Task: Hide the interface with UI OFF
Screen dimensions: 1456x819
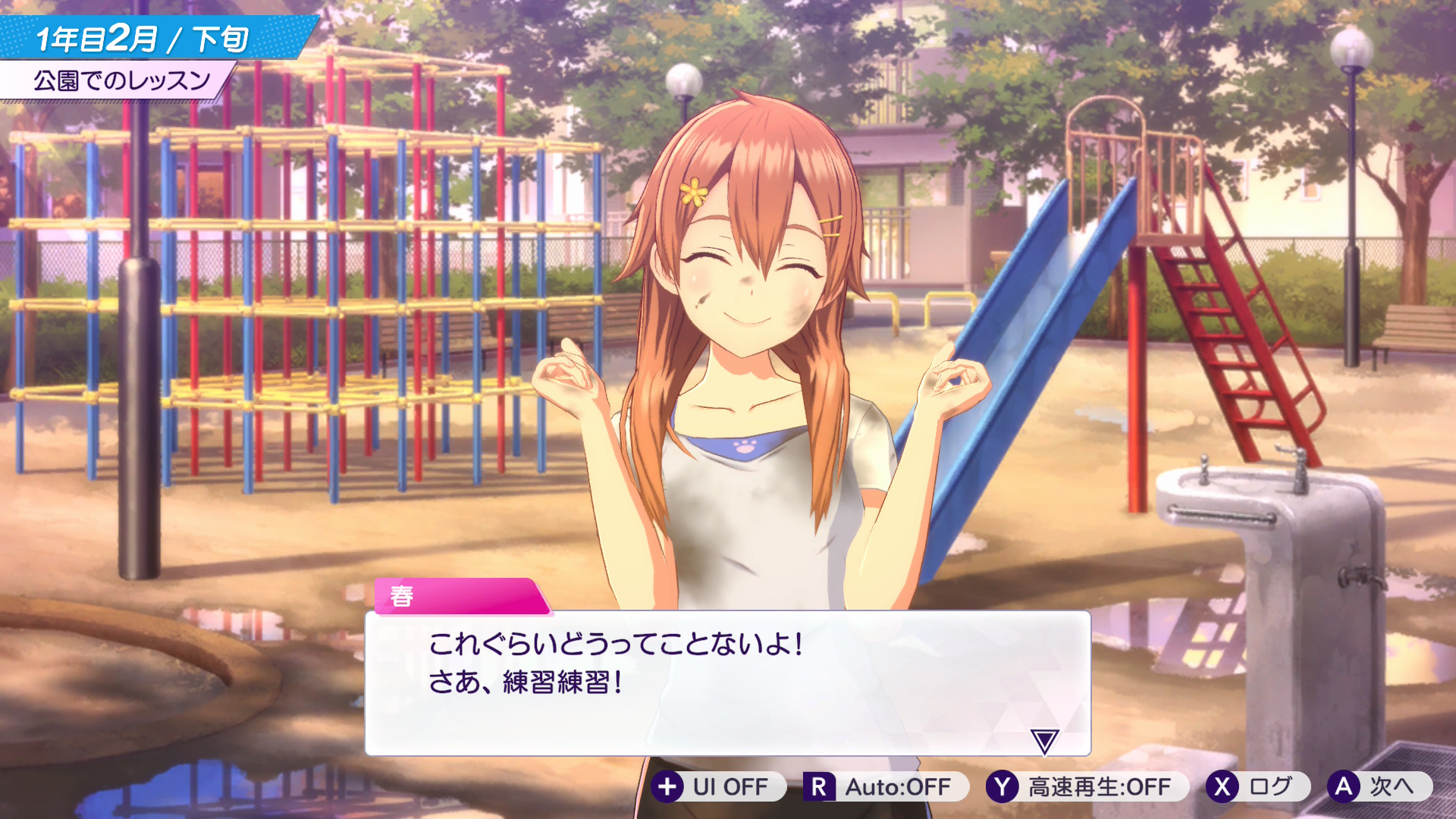Action: pyautogui.click(x=713, y=787)
